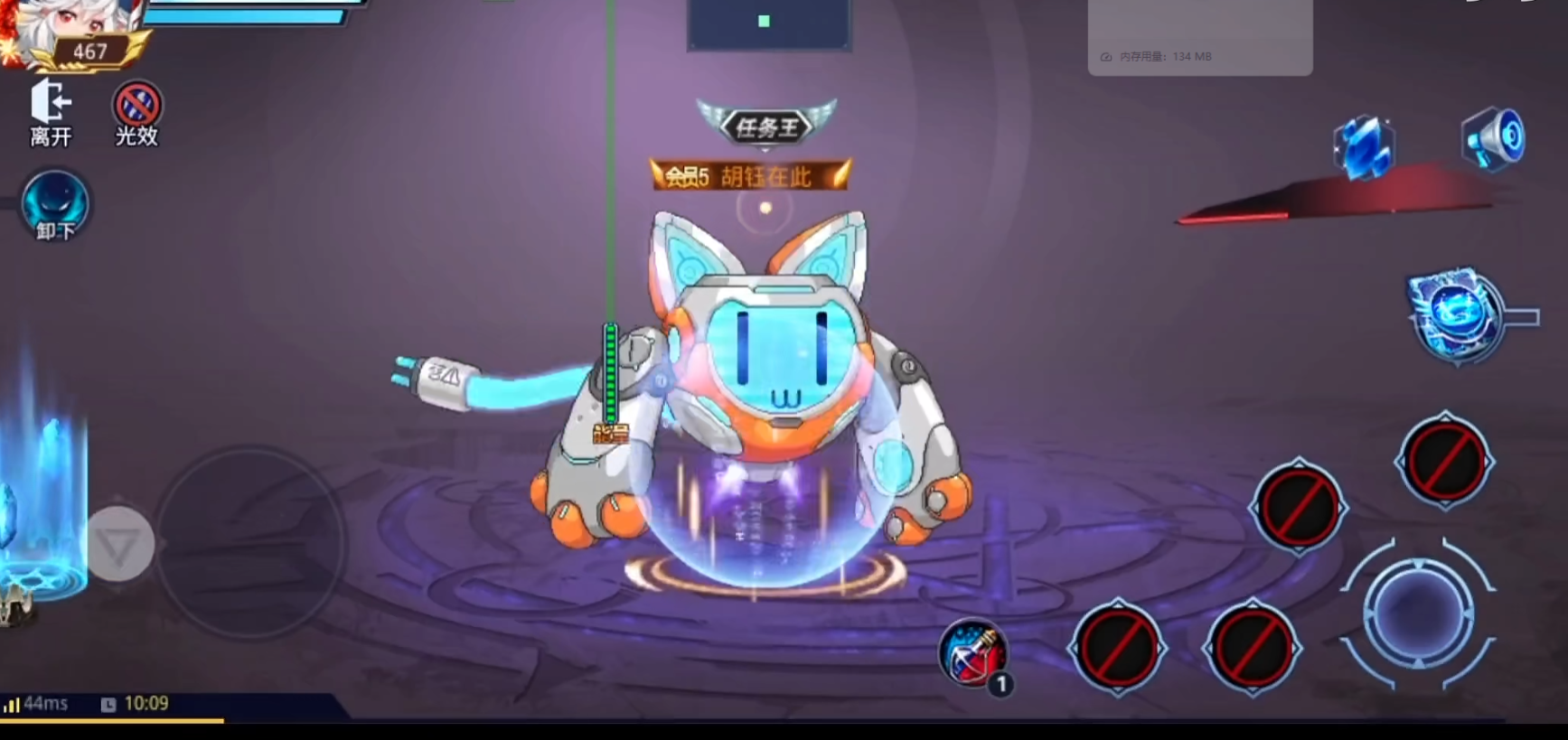Trigger the glowing blue card skill
This screenshot has width=1568, height=740.
pos(1455,314)
